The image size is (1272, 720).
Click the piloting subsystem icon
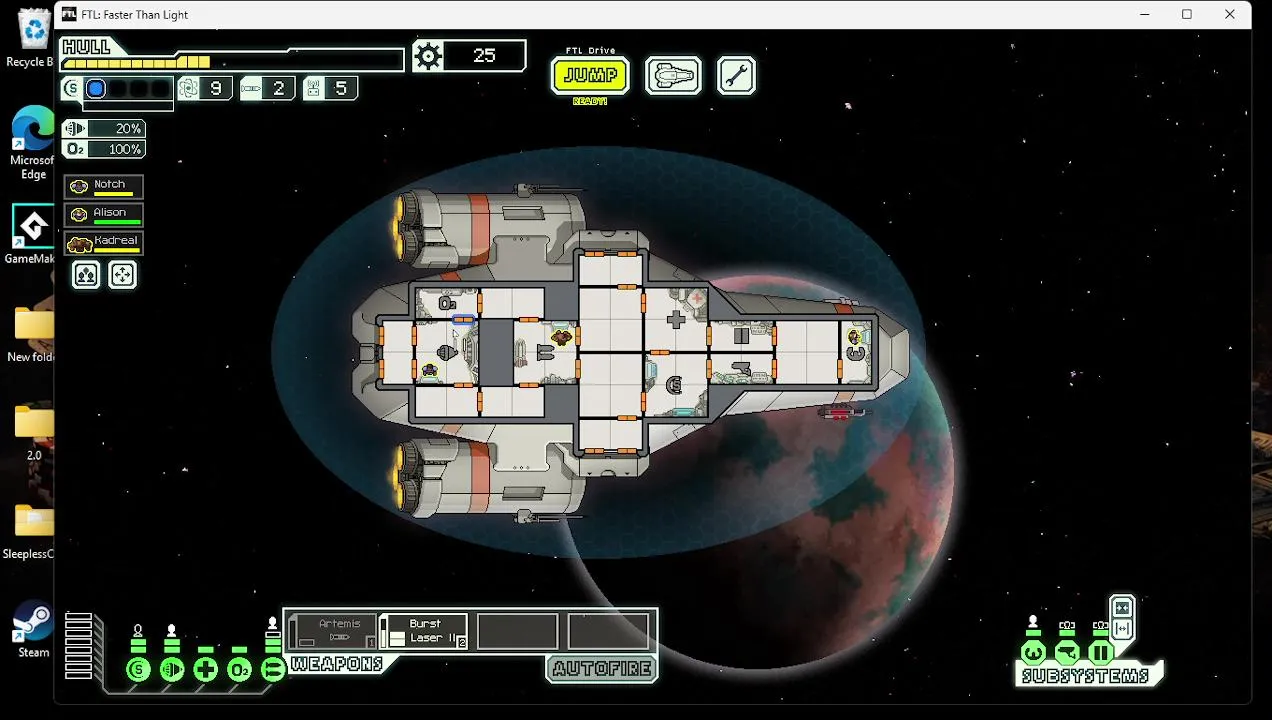click(x=1033, y=653)
